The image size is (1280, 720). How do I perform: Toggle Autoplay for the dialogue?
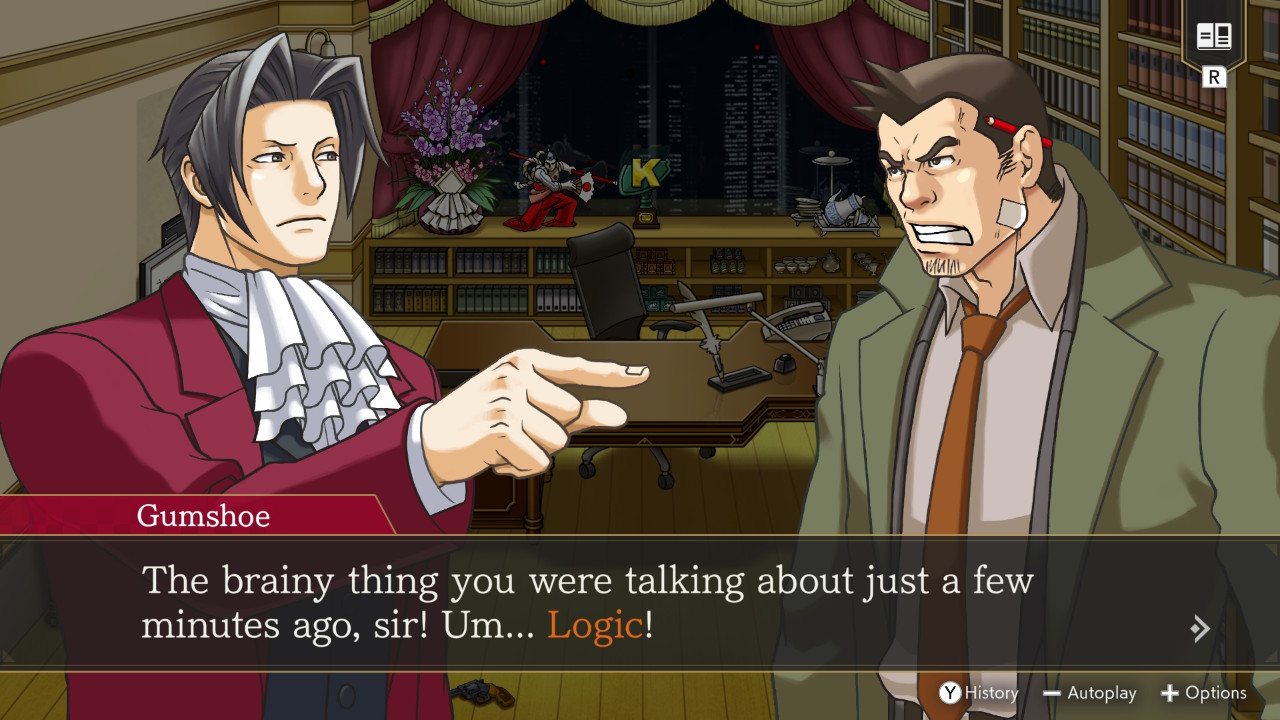click(x=1089, y=693)
